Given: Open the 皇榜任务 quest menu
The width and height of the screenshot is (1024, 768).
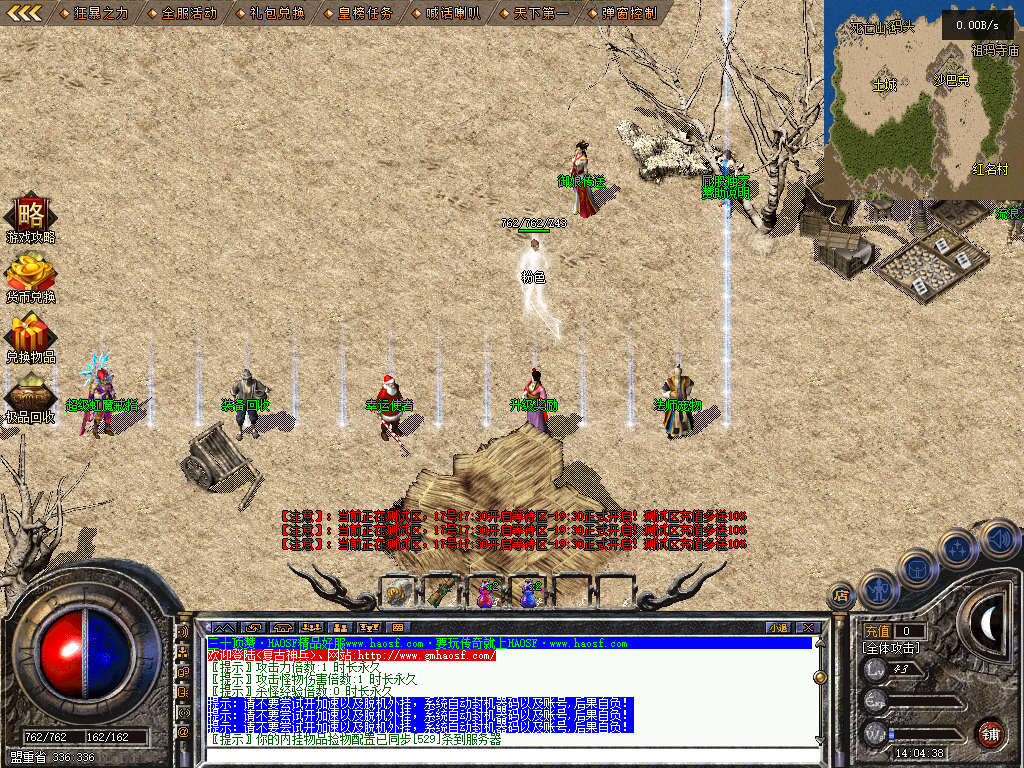Looking at the screenshot, I should 358,14.
